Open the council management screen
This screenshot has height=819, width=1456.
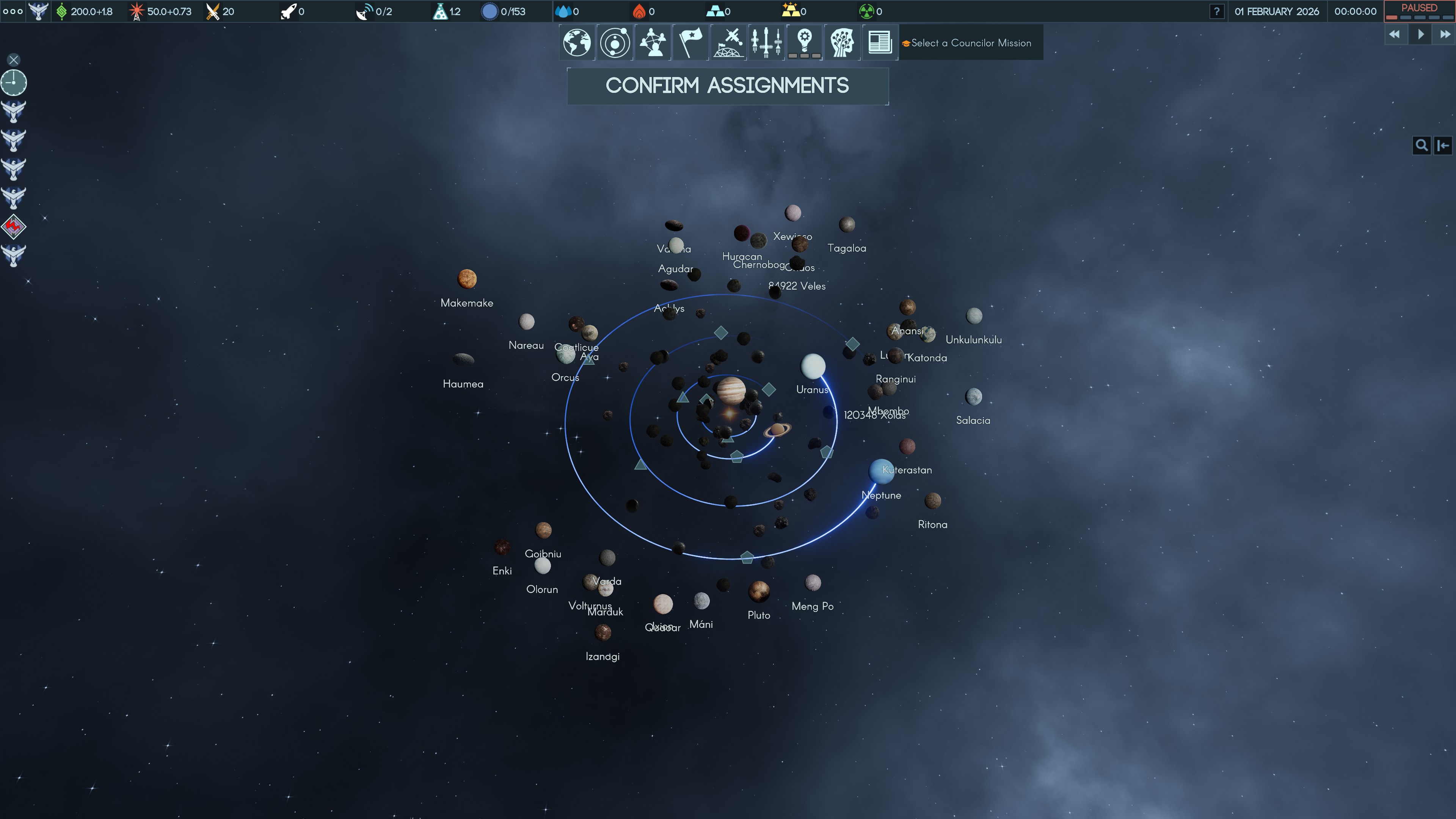pos(652,42)
